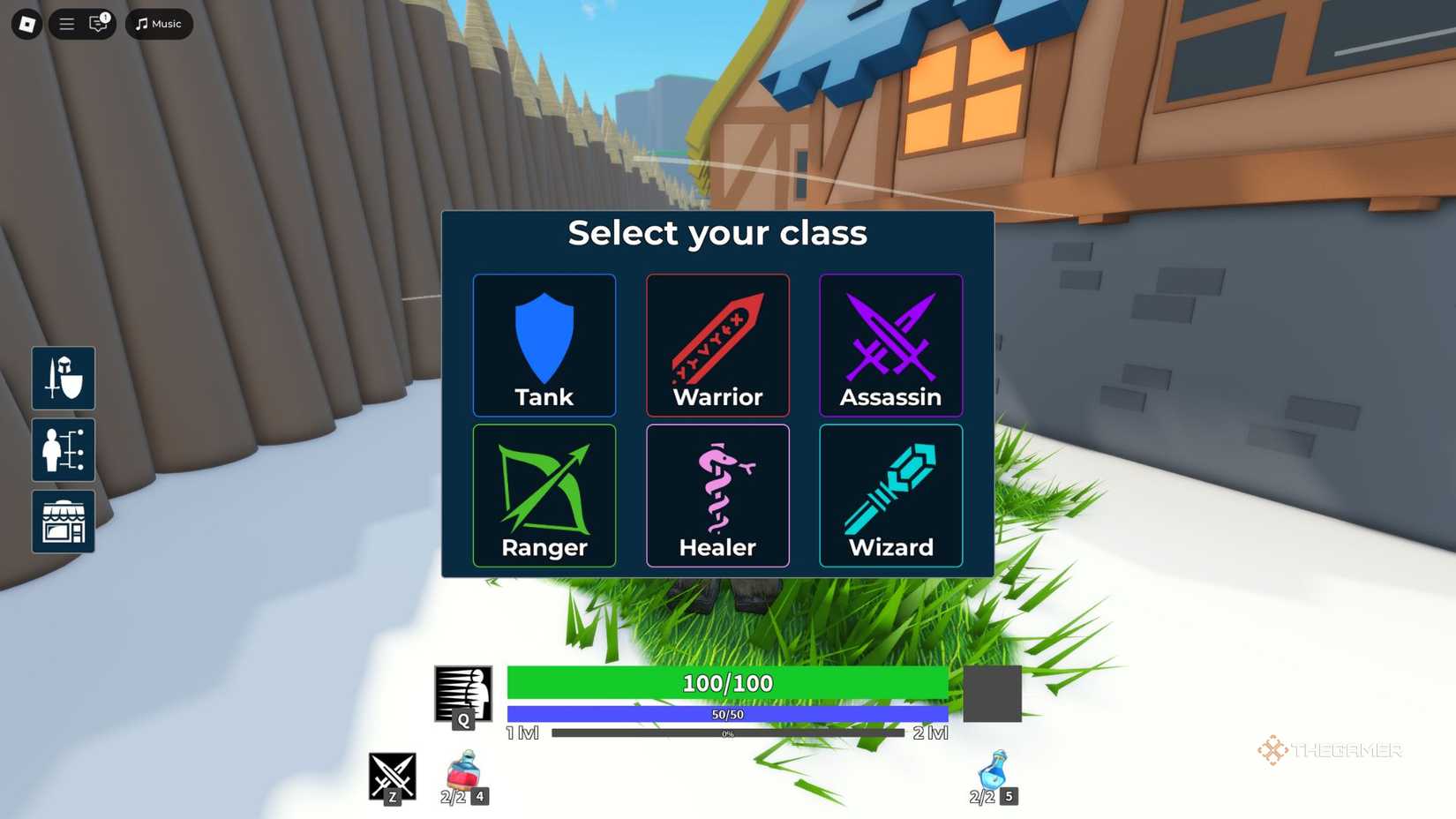The height and width of the screenshot is (819, 1456).
Task: Click the teal staff Wizard icon
Action: [x=890, y=495]
